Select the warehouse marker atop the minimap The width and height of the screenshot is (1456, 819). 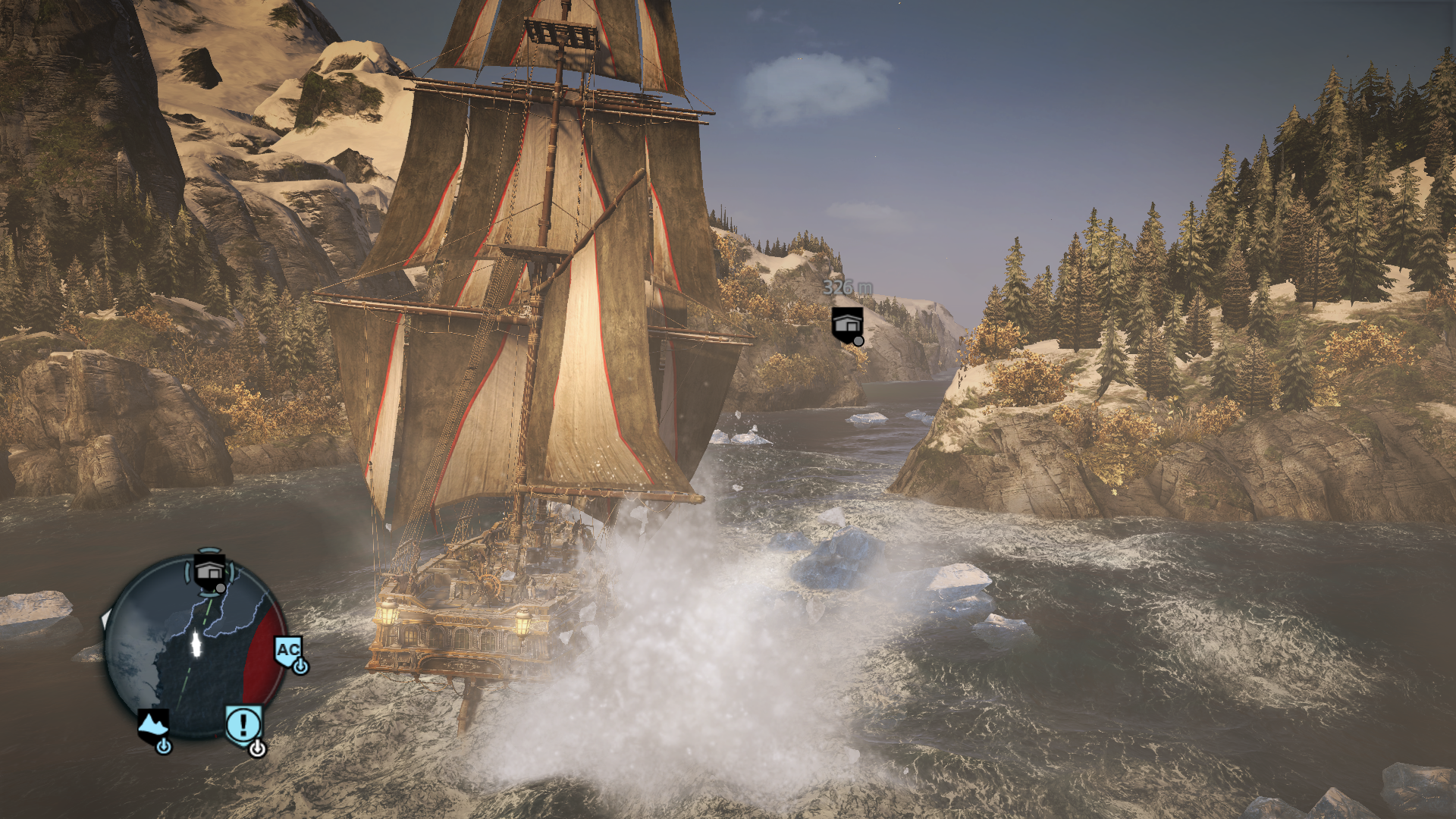point(209,571)
